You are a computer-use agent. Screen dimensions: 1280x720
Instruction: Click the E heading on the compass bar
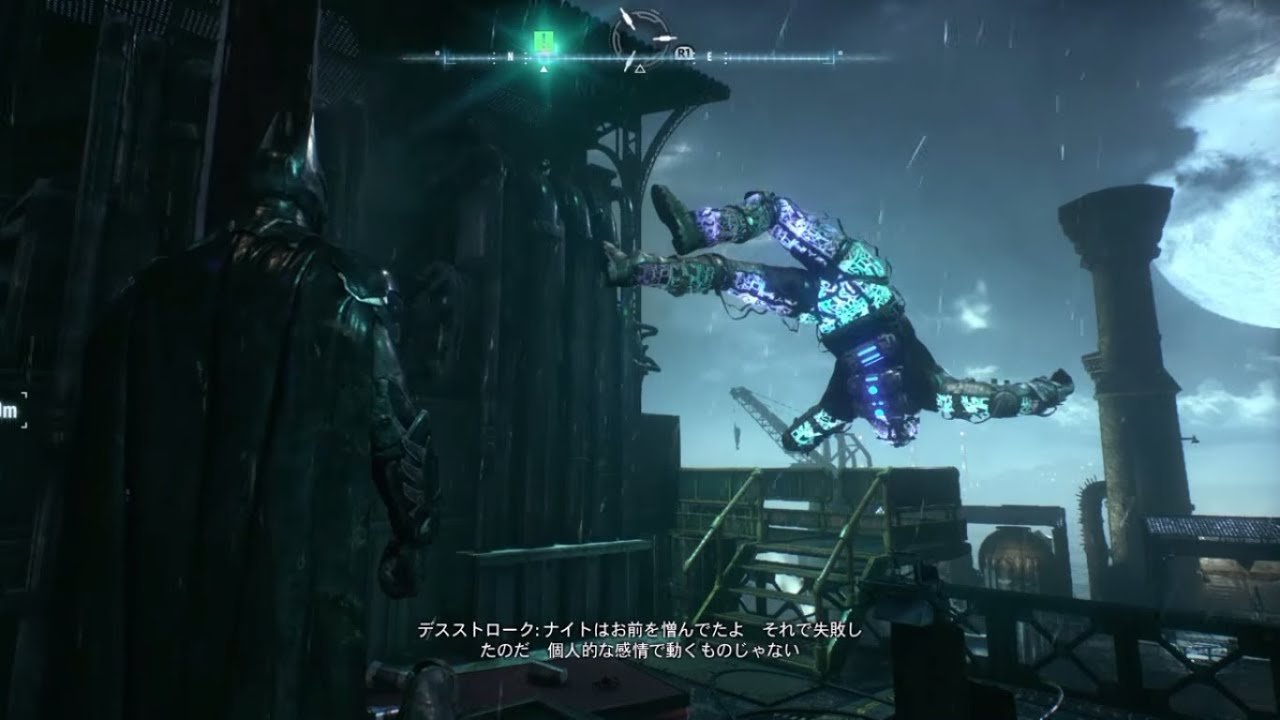[710, 57]
